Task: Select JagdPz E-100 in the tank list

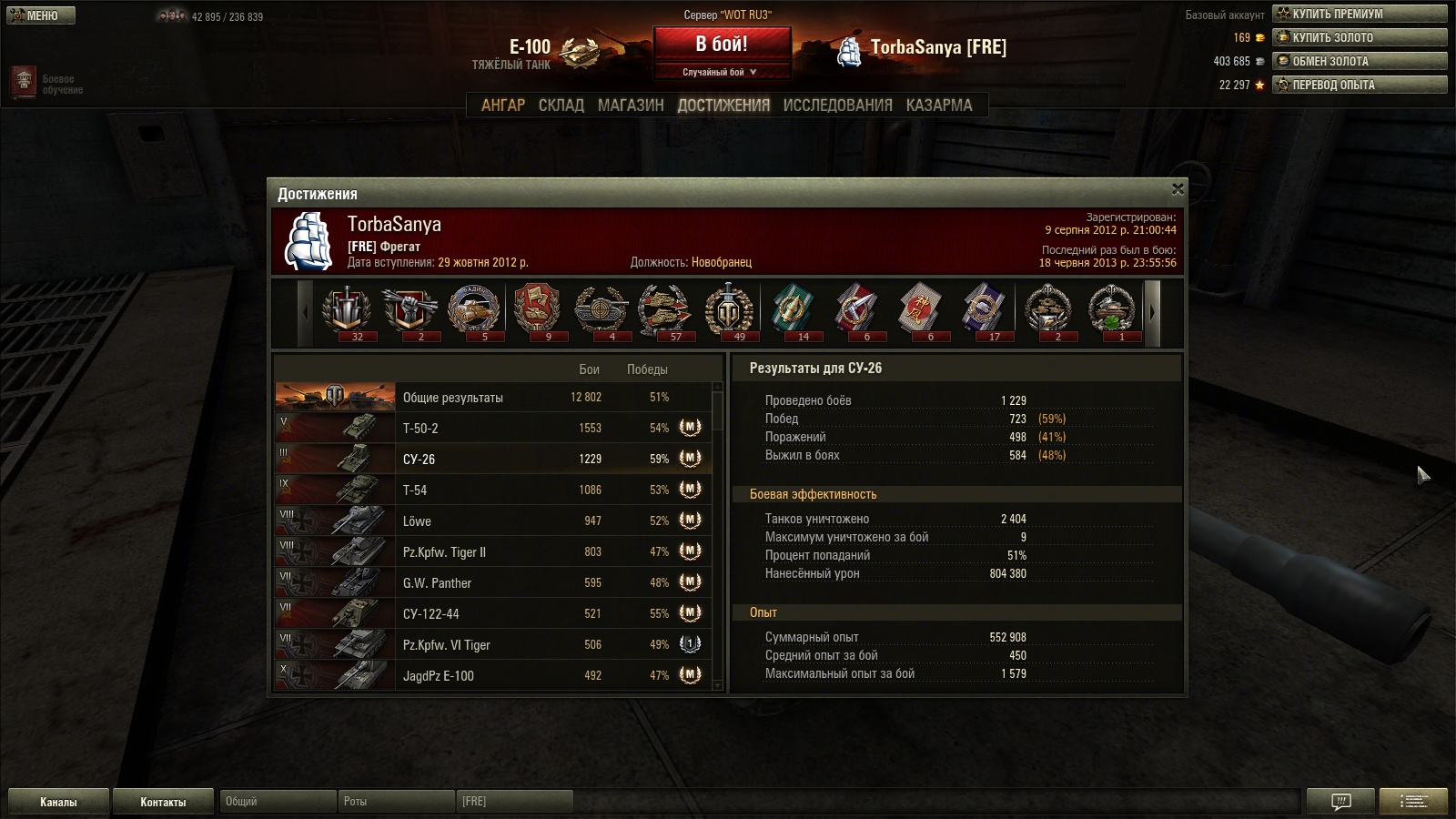Action: pyautogui.click(x=491, y=676)
